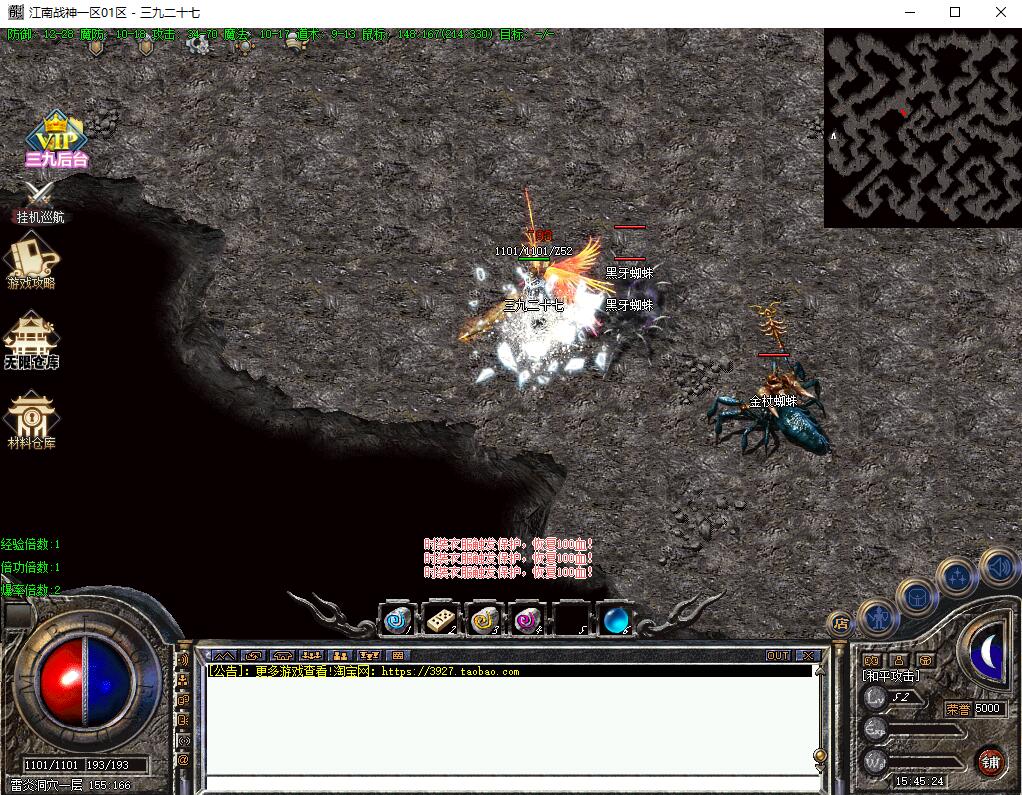Close the chat panel with X button
The image size is (1022, 795).
click(807, 656)
